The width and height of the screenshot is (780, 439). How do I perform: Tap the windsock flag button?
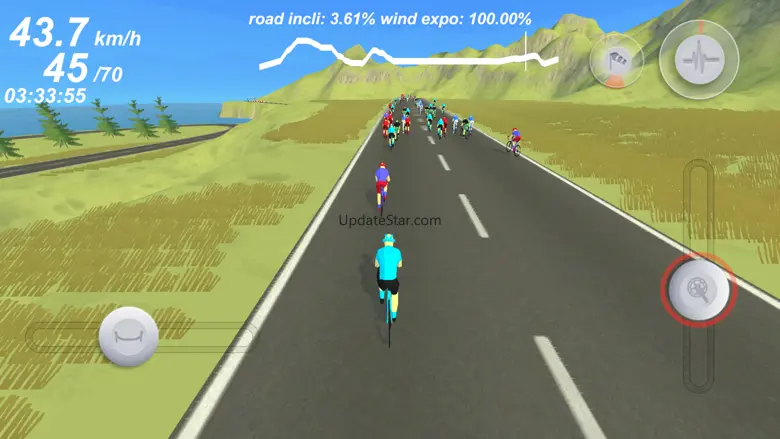click(x=617, y=62)
